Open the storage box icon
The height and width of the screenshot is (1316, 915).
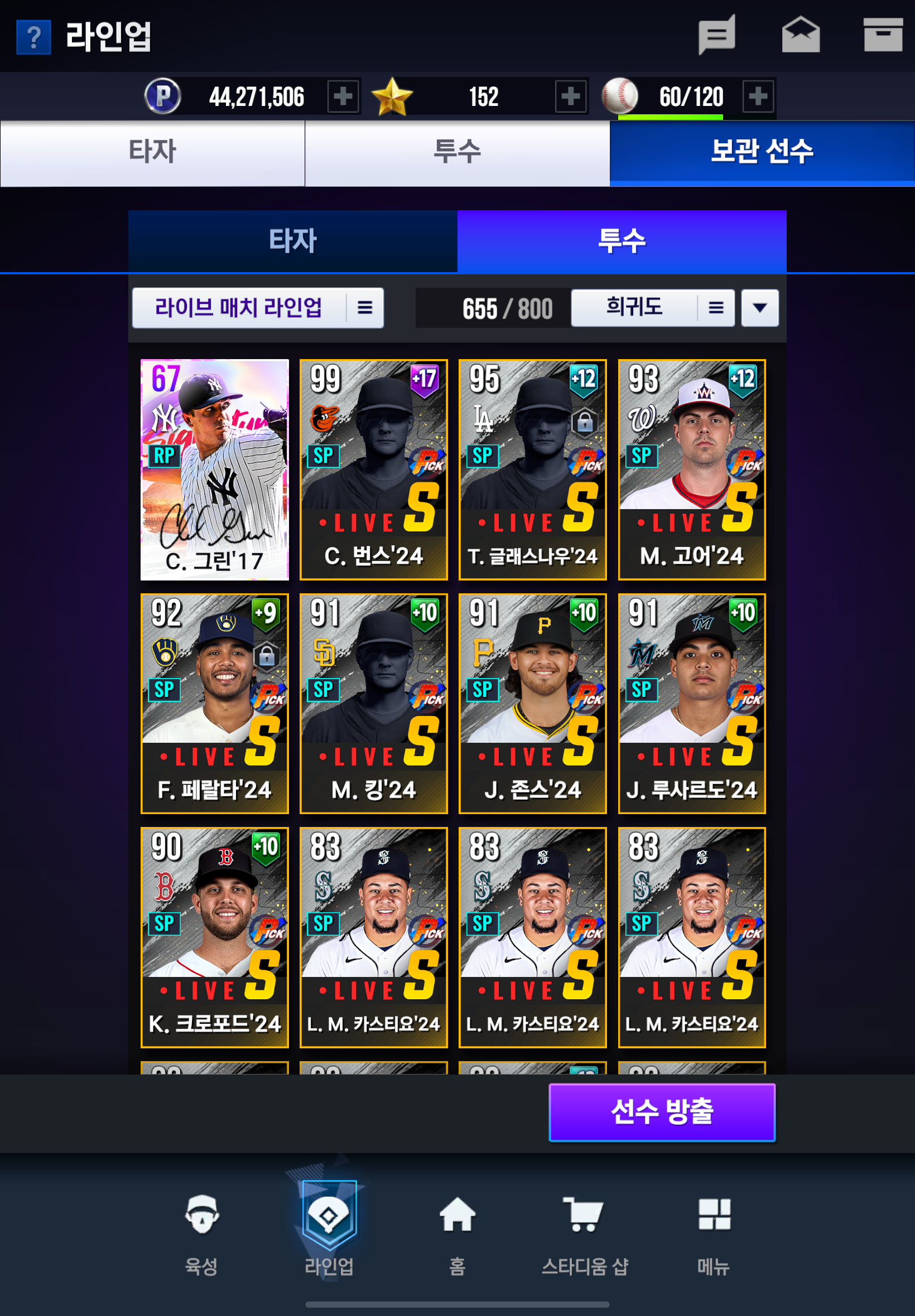click(x=882, y=36)
